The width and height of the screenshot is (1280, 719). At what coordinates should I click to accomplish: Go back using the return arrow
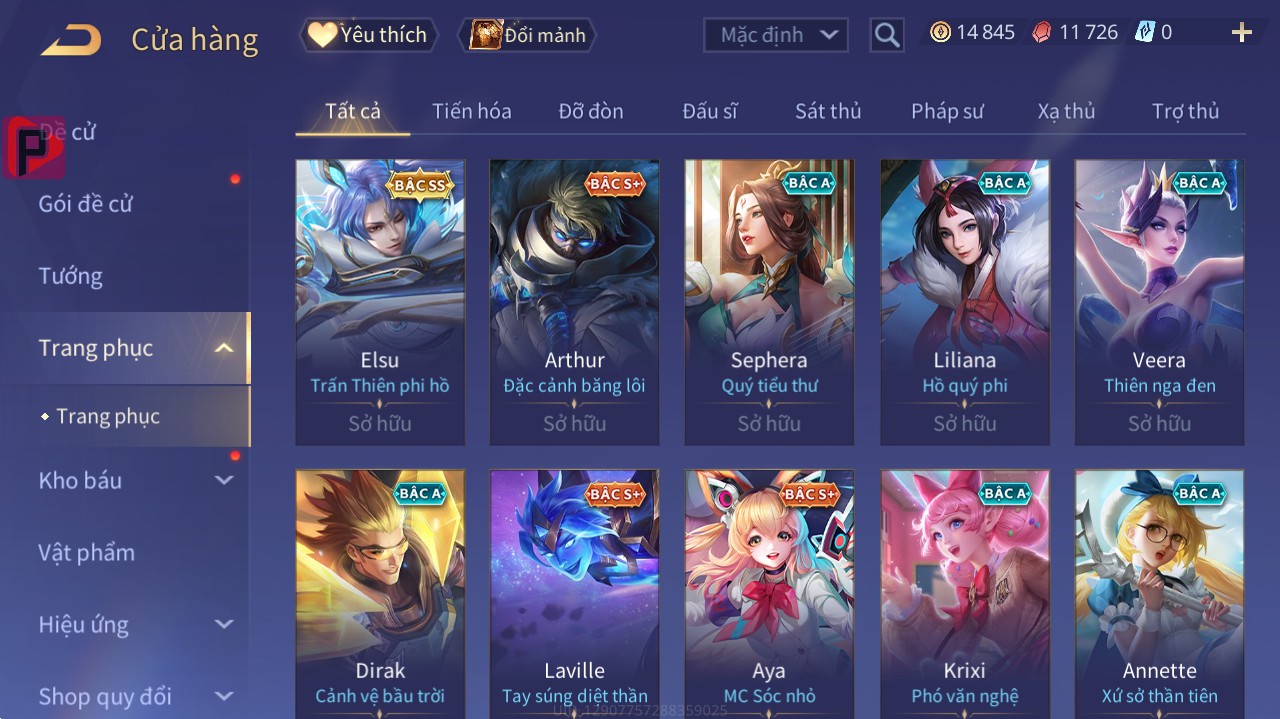tap(71, 40)
